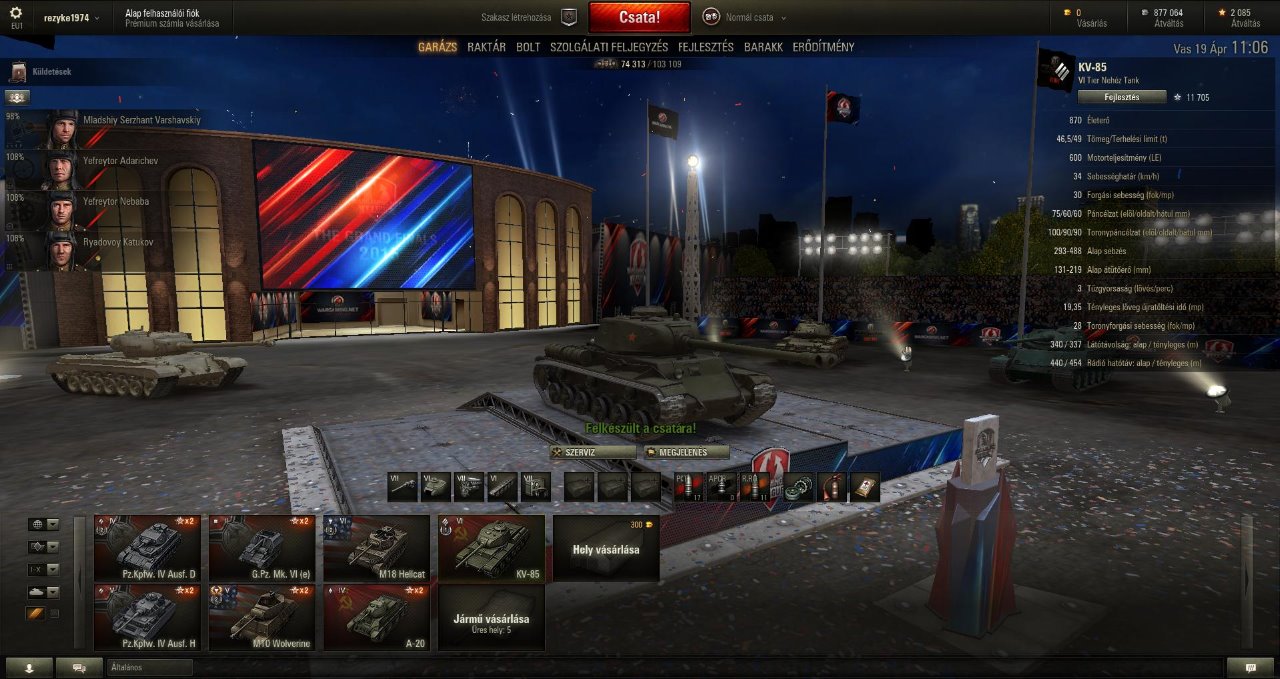
Task: Switch to the Erődítmény tab
Action: pyautogui.click(x=823, y=47)
